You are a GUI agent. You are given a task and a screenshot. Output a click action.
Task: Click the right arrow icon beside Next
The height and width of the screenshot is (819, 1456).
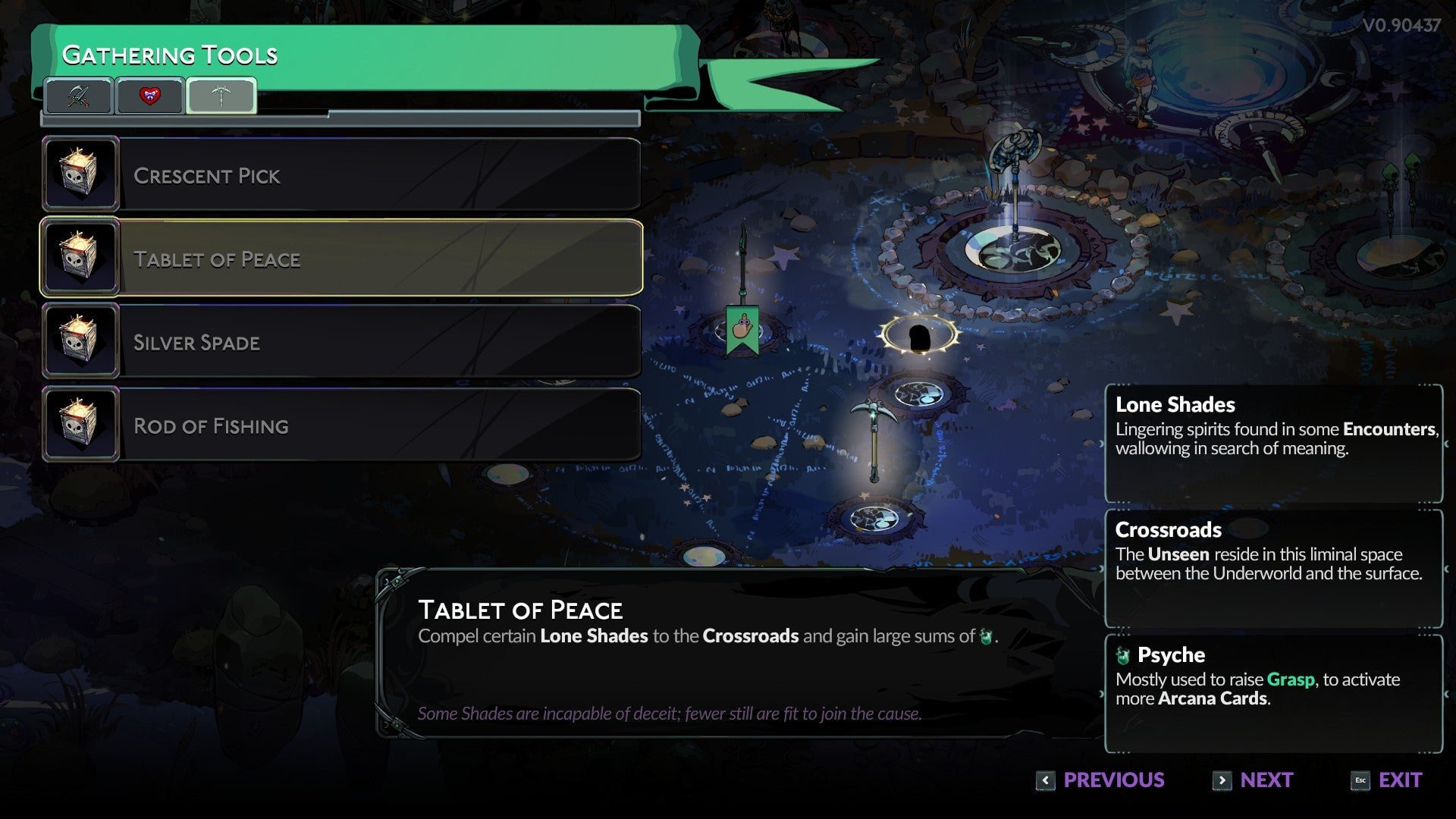click(1222, 780)
